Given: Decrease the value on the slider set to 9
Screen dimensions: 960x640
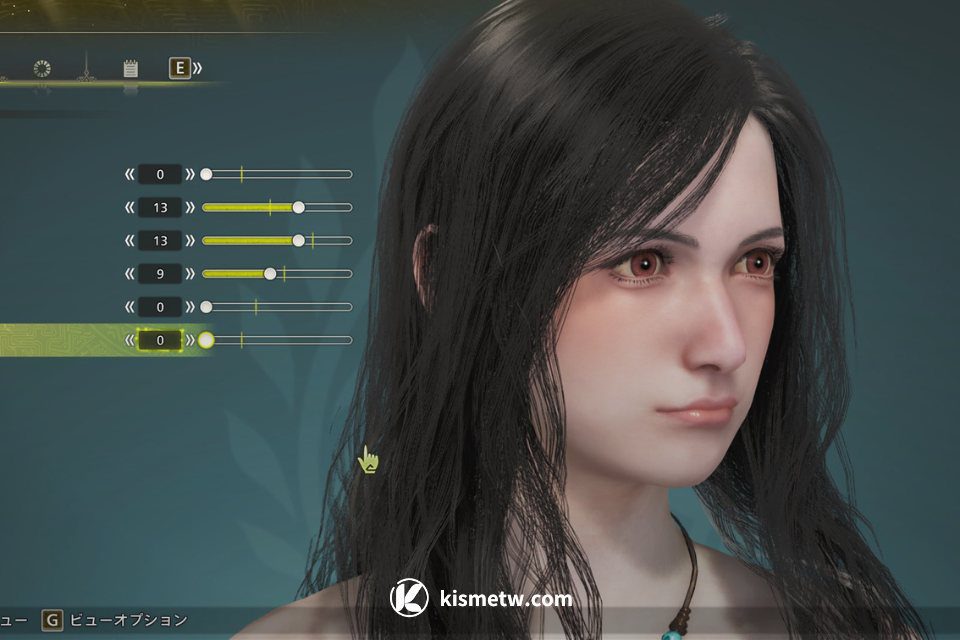Looking at the screenshot, I should pyautogui.click(x=129, y=274).
